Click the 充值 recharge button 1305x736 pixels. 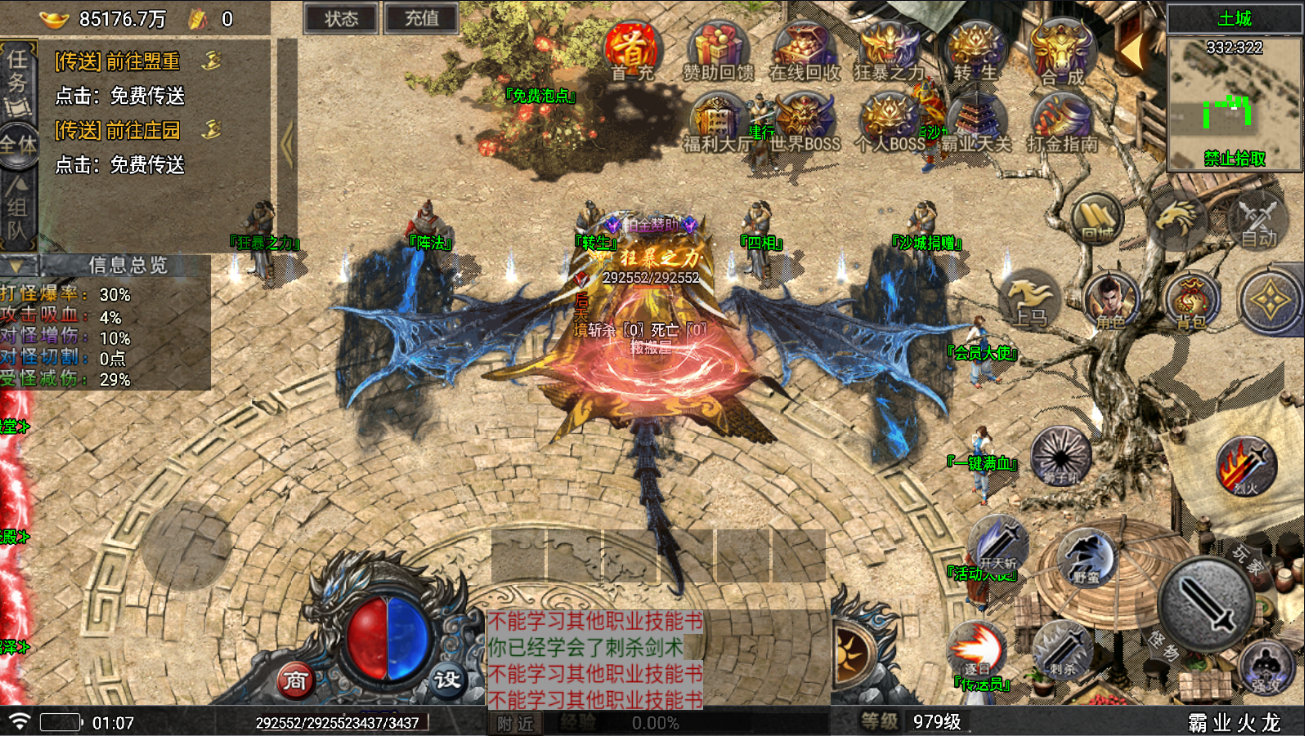(420, 18)
